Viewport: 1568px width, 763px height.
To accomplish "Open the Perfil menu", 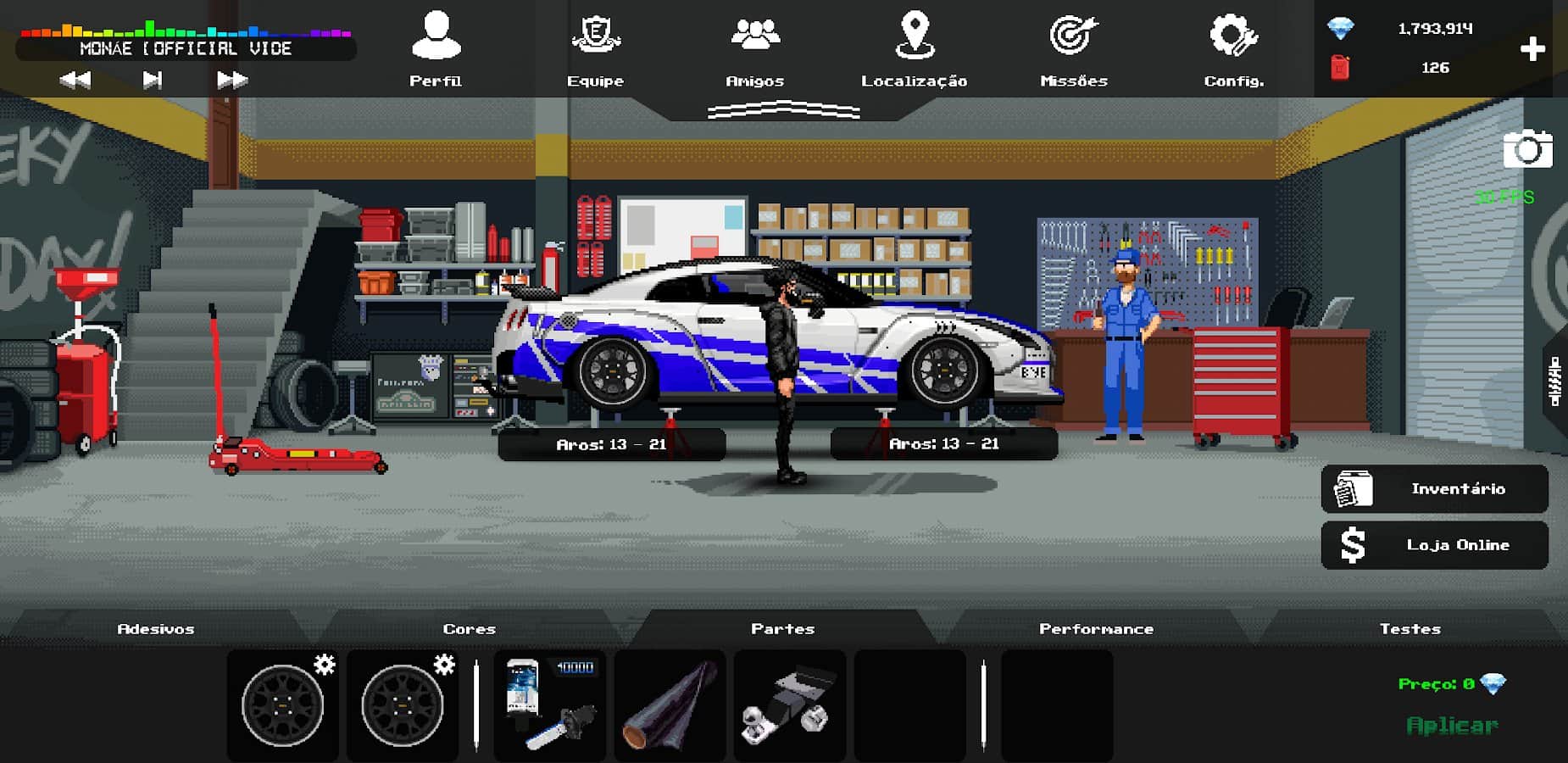I will pyautogui.click(x=436, y=49).
